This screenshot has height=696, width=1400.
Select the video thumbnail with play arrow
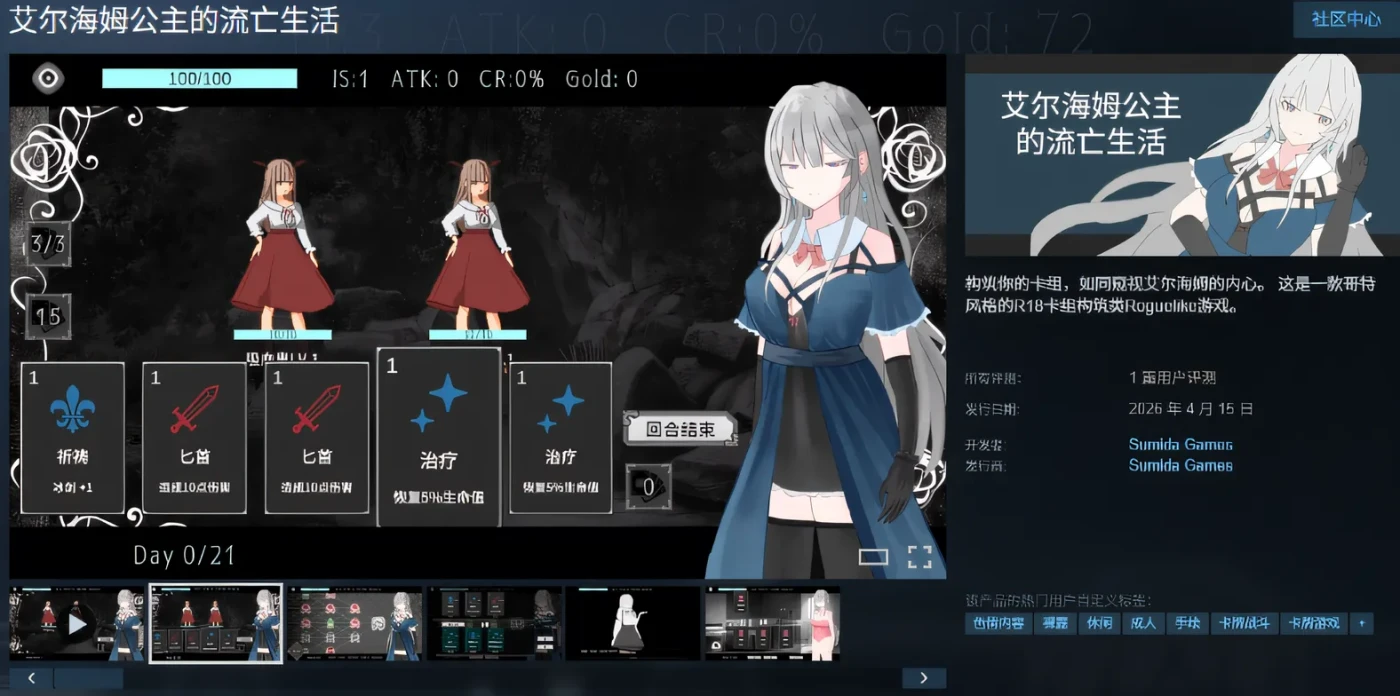77,624
